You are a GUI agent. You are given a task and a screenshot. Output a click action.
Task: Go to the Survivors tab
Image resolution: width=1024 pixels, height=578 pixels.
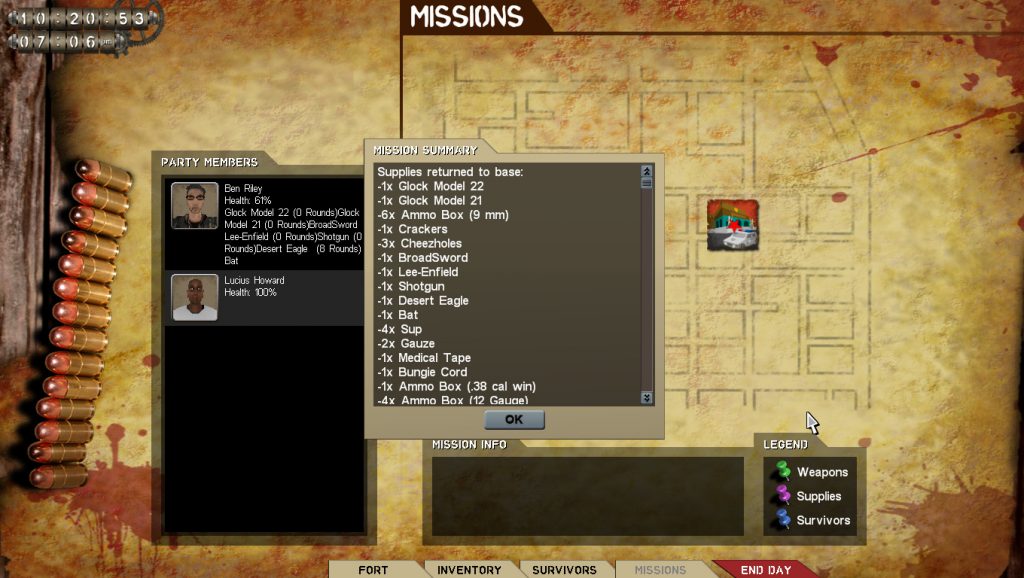(x=563, y=570)
